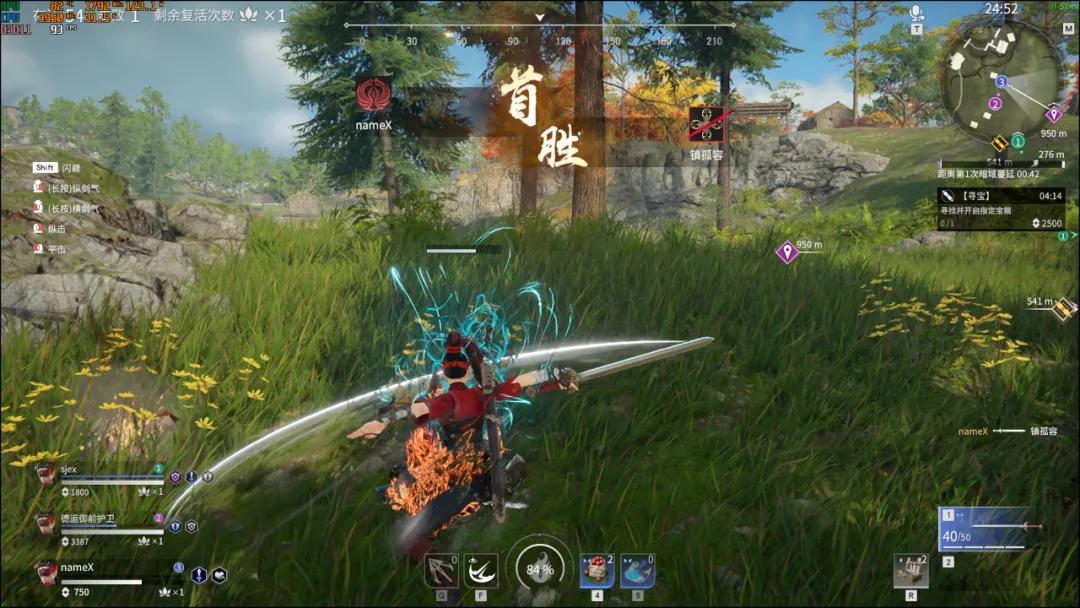
Task: Select the purple waypoint marker on the minimap
Action: click(x=1052, y=113)
